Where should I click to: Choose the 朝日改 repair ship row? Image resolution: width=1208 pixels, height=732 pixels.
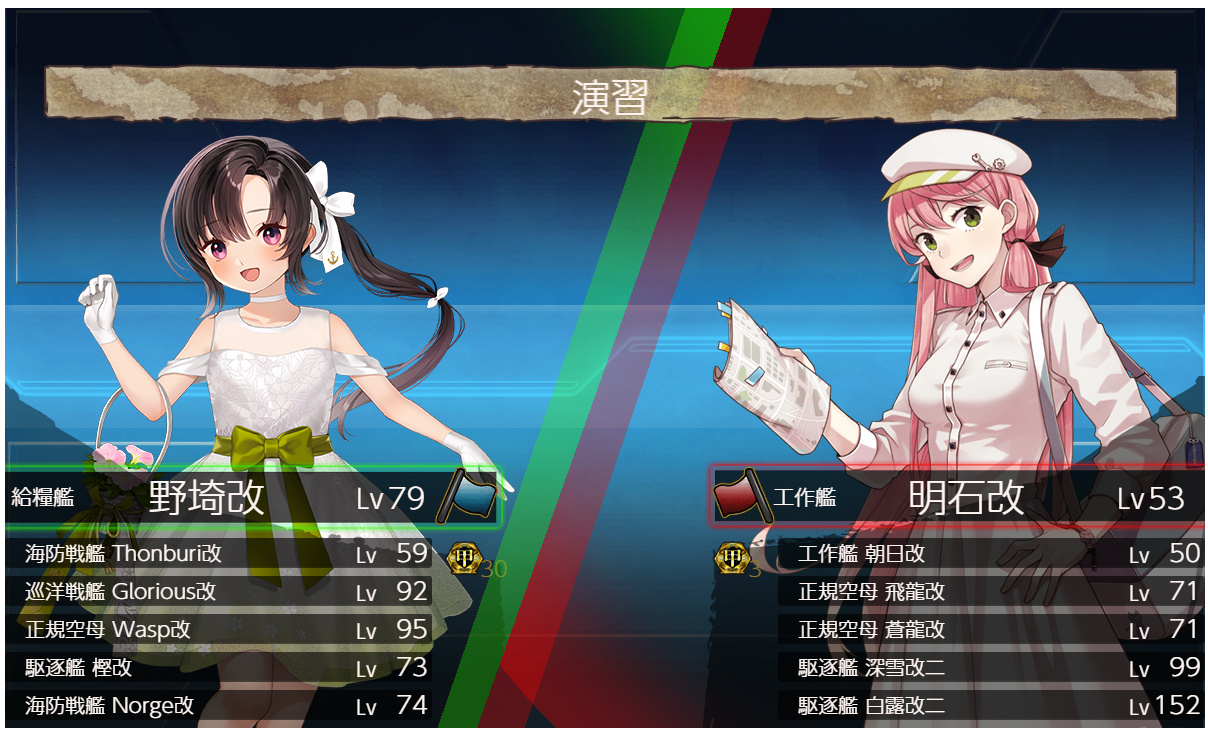(990, 554)
